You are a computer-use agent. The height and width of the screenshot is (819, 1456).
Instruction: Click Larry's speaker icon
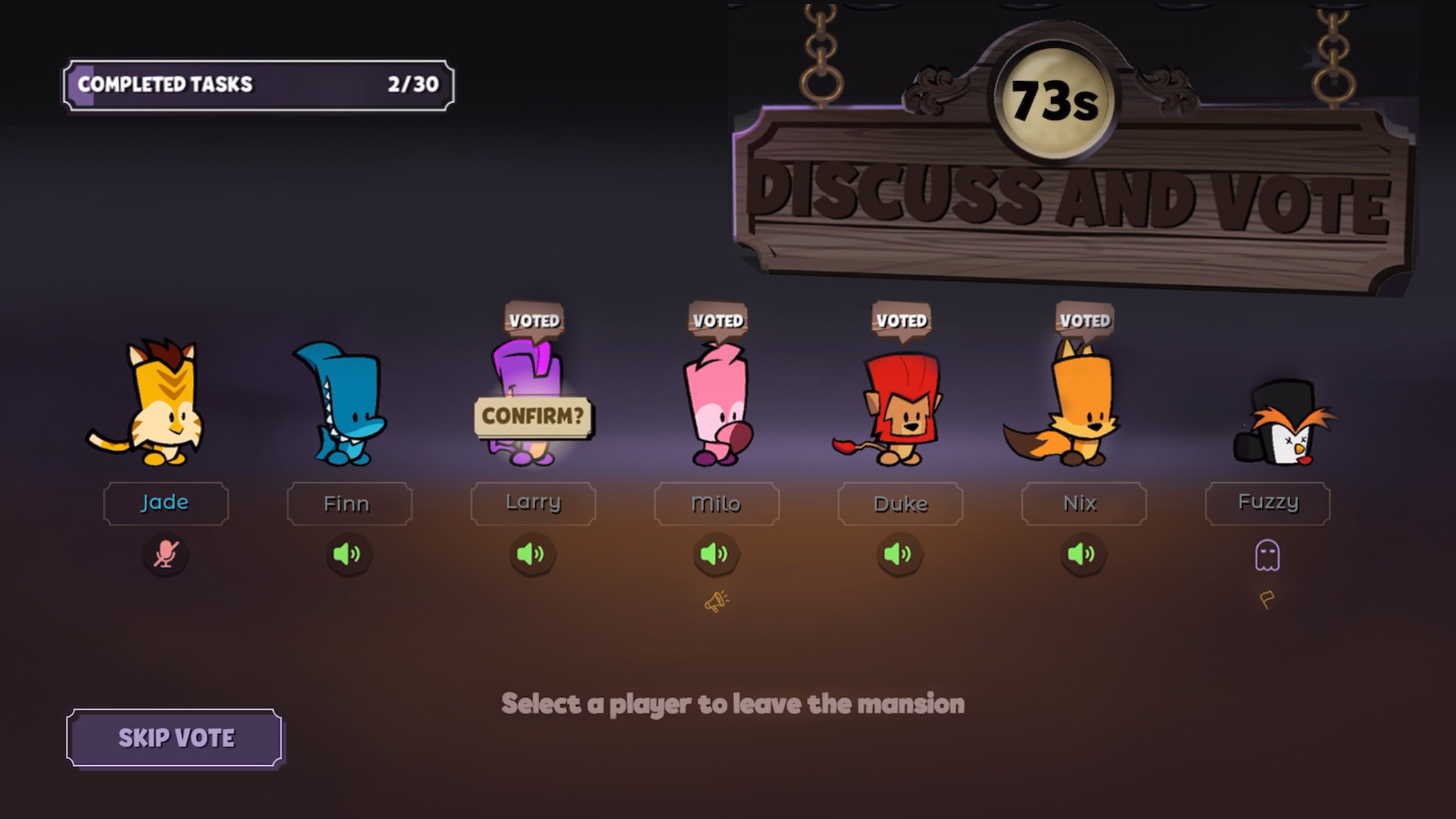tap(532, 554)
